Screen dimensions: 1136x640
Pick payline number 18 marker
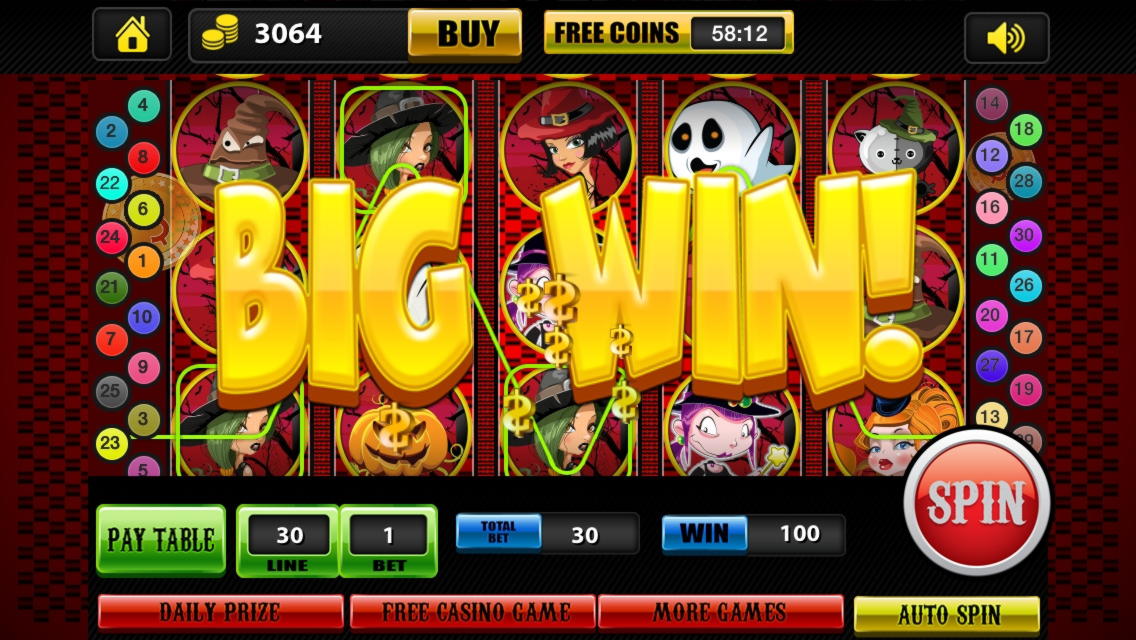1024,129
